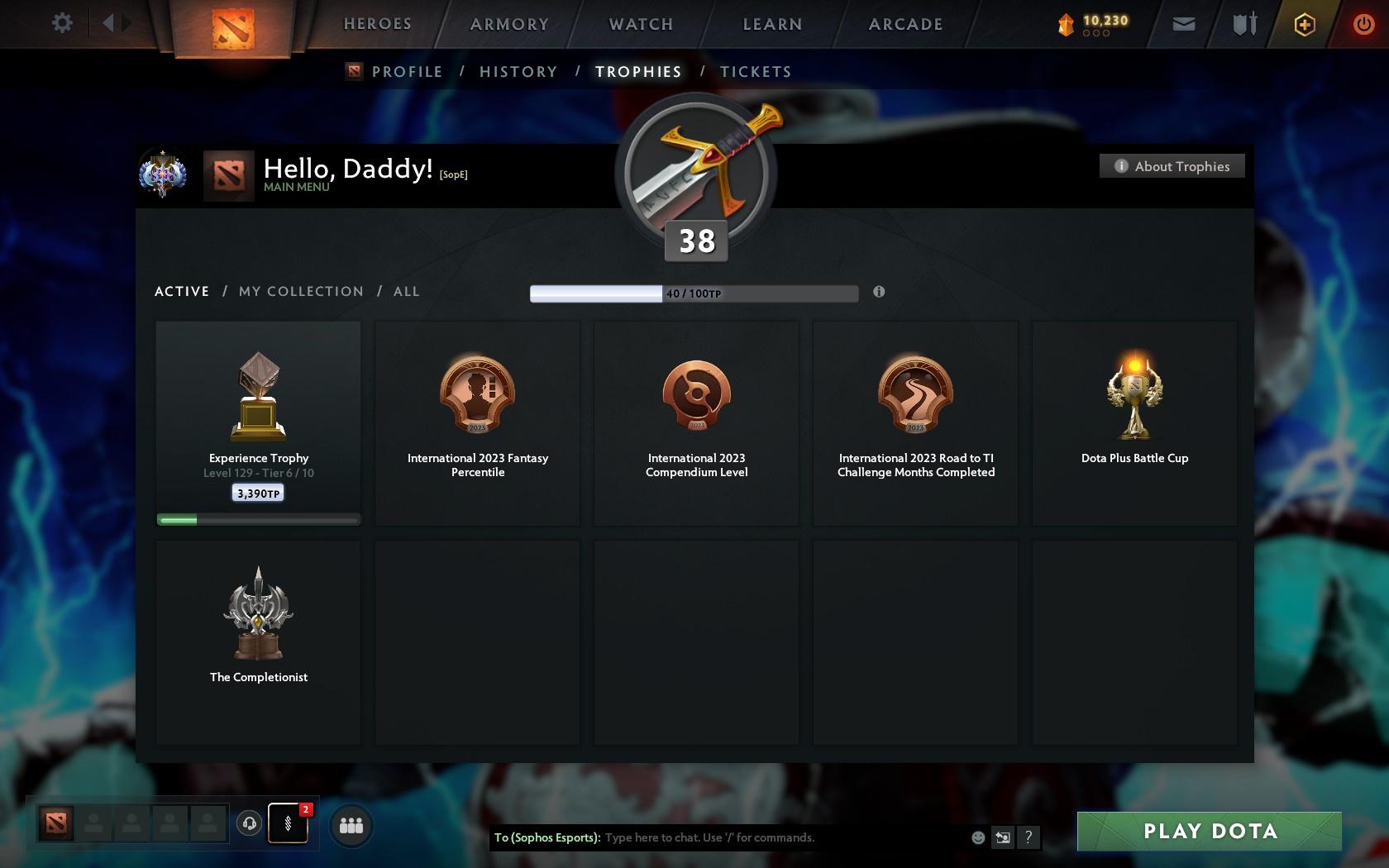This screenshot has height=868, width=1389.
Task: Switch to the MY COLLECTION tab
Action: [300, 291]
